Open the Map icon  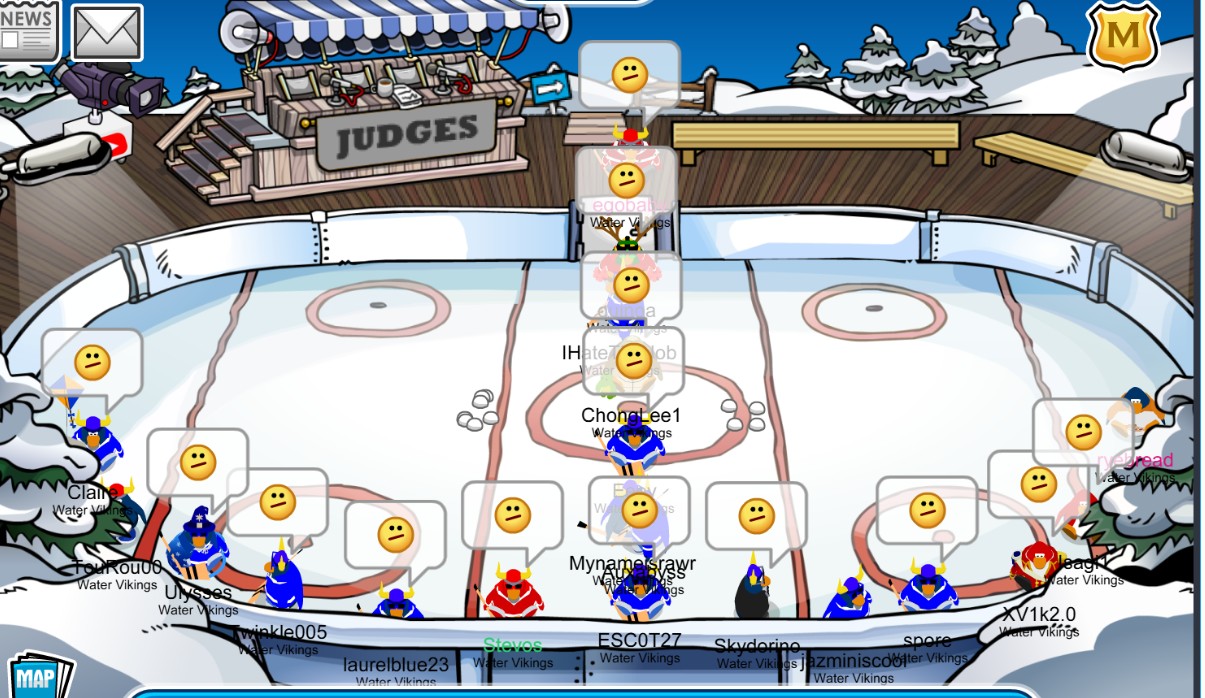(x=37, y=678)
